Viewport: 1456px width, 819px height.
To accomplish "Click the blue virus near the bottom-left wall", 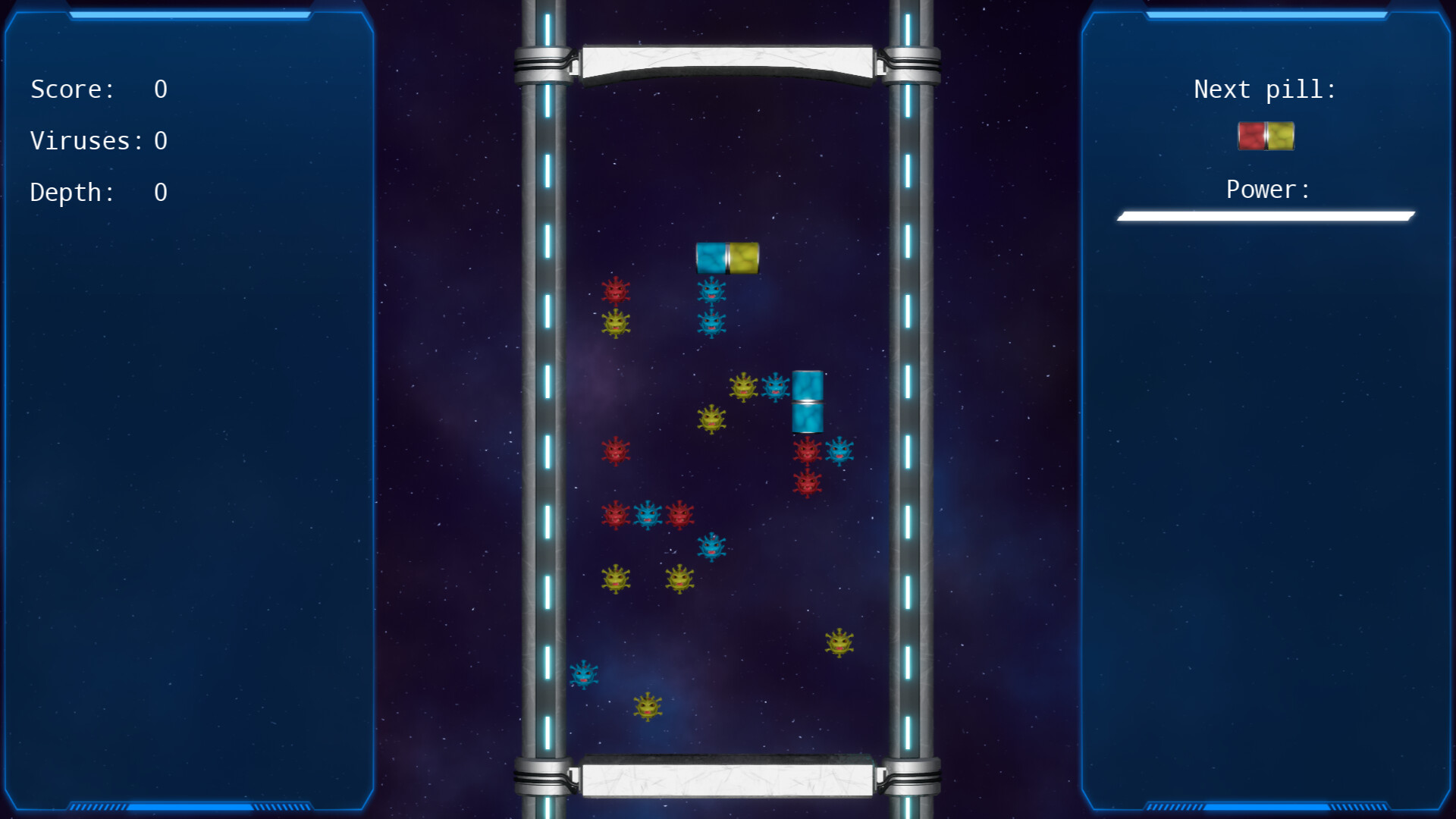I will click(584, 673).
